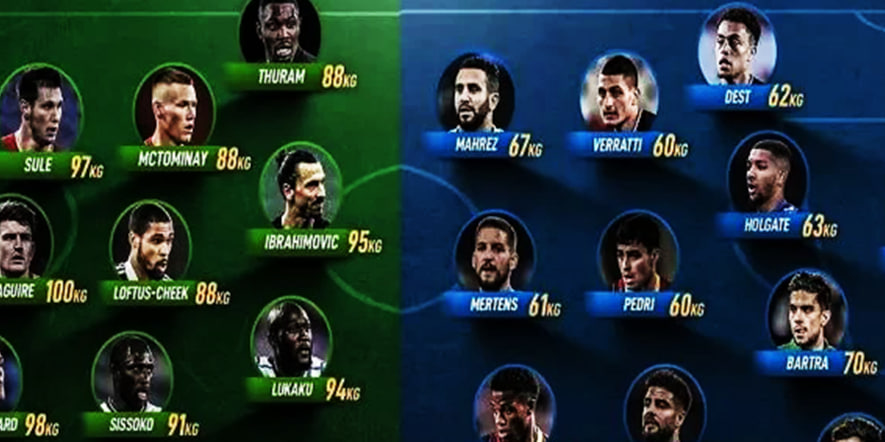Viewport: 885px width, 442px height.
Task: Select Lukaku's player card
Action: point(290,338)
